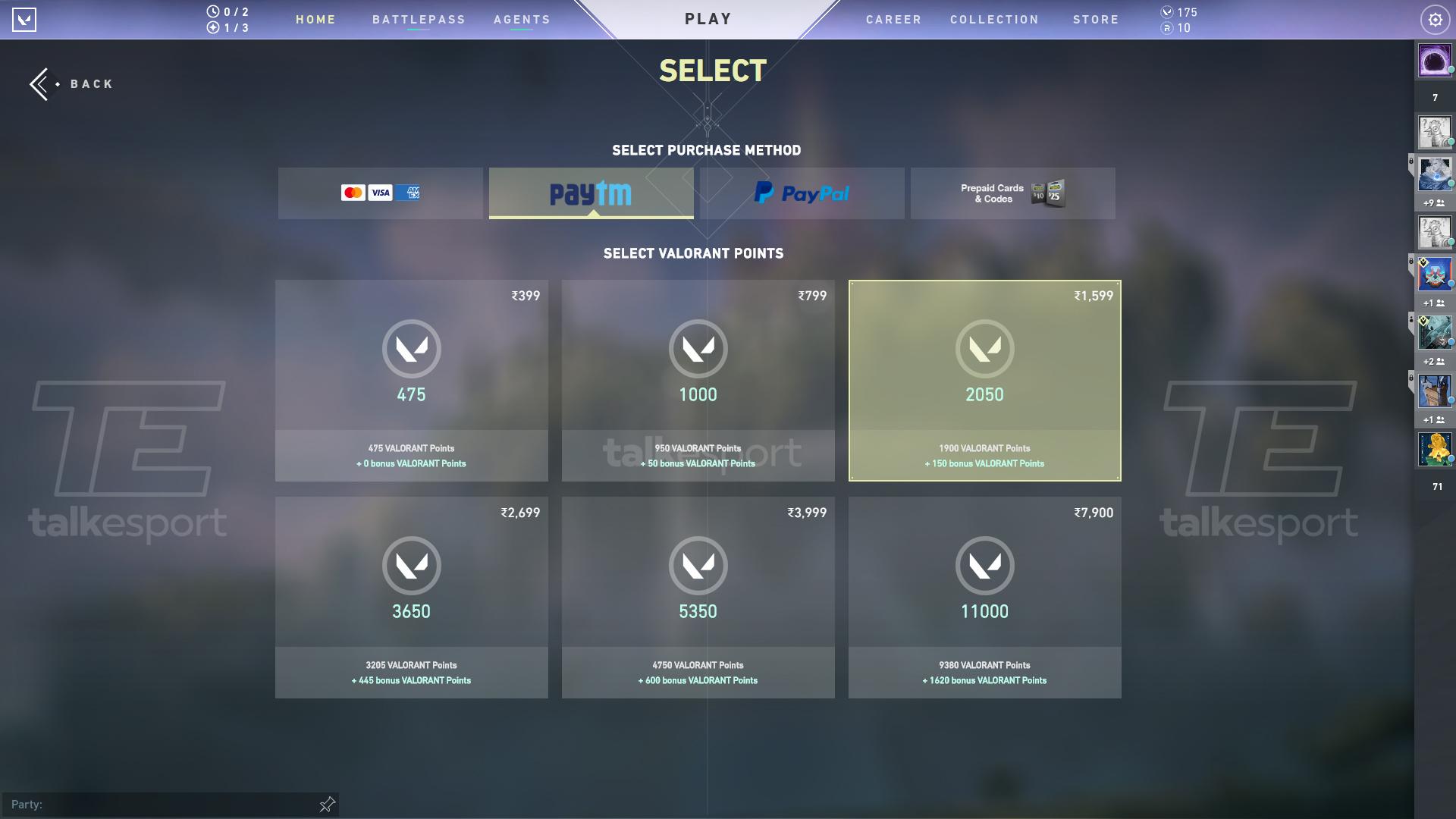Screen dimensions: 1456x819
Task: Choose credit card purchase method
Action: click(x=380, y=193)
